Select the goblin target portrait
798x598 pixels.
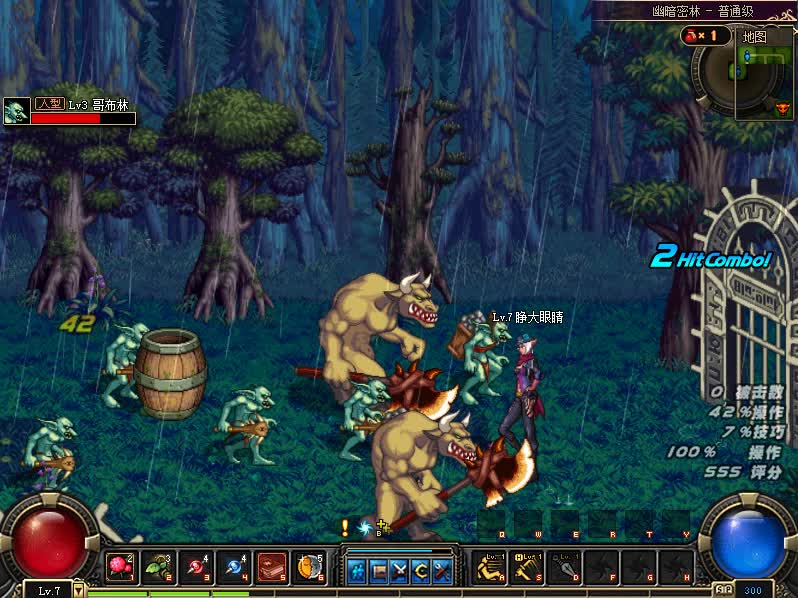coord(16,111)
